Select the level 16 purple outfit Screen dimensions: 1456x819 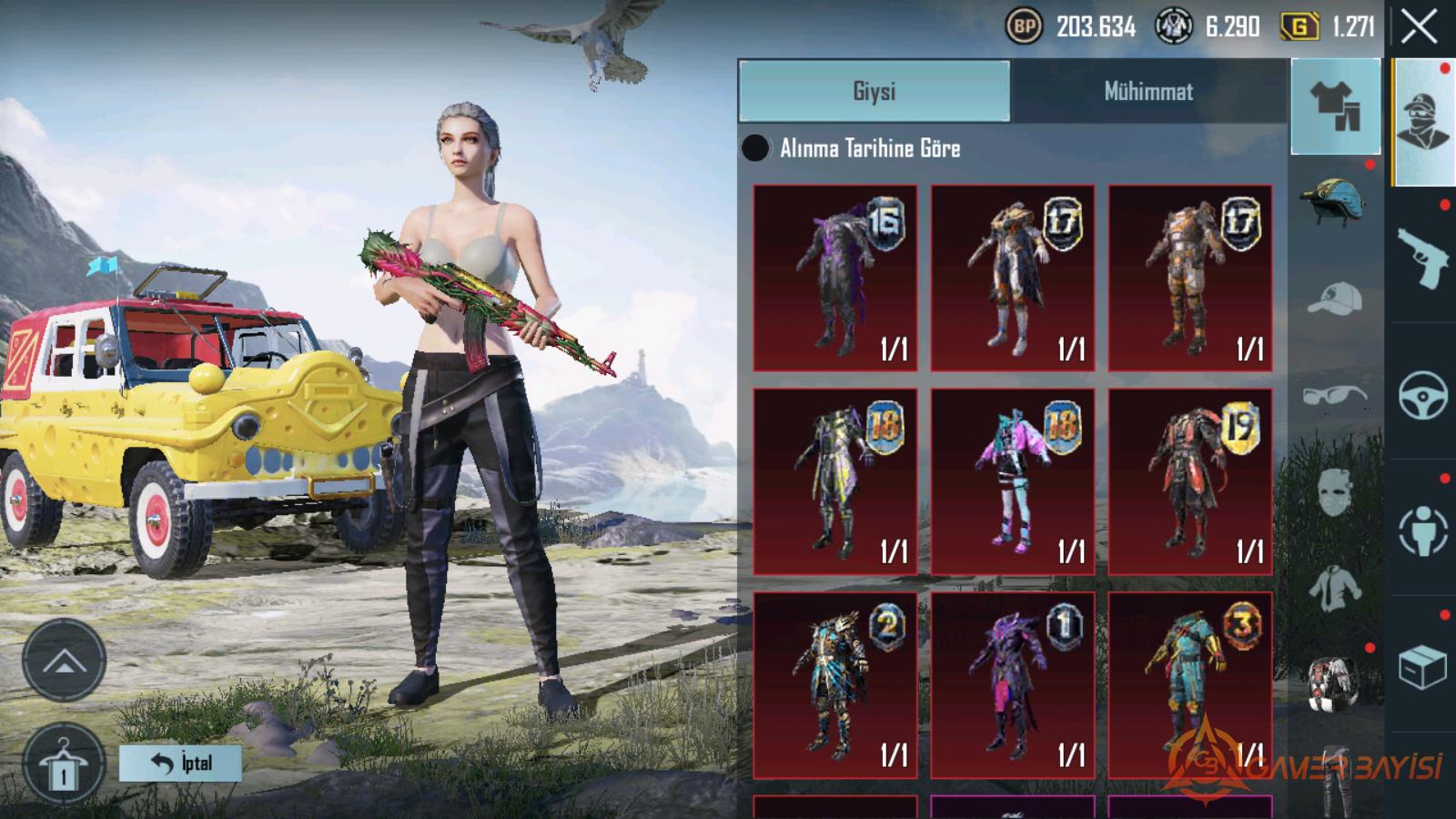(834, 278)
